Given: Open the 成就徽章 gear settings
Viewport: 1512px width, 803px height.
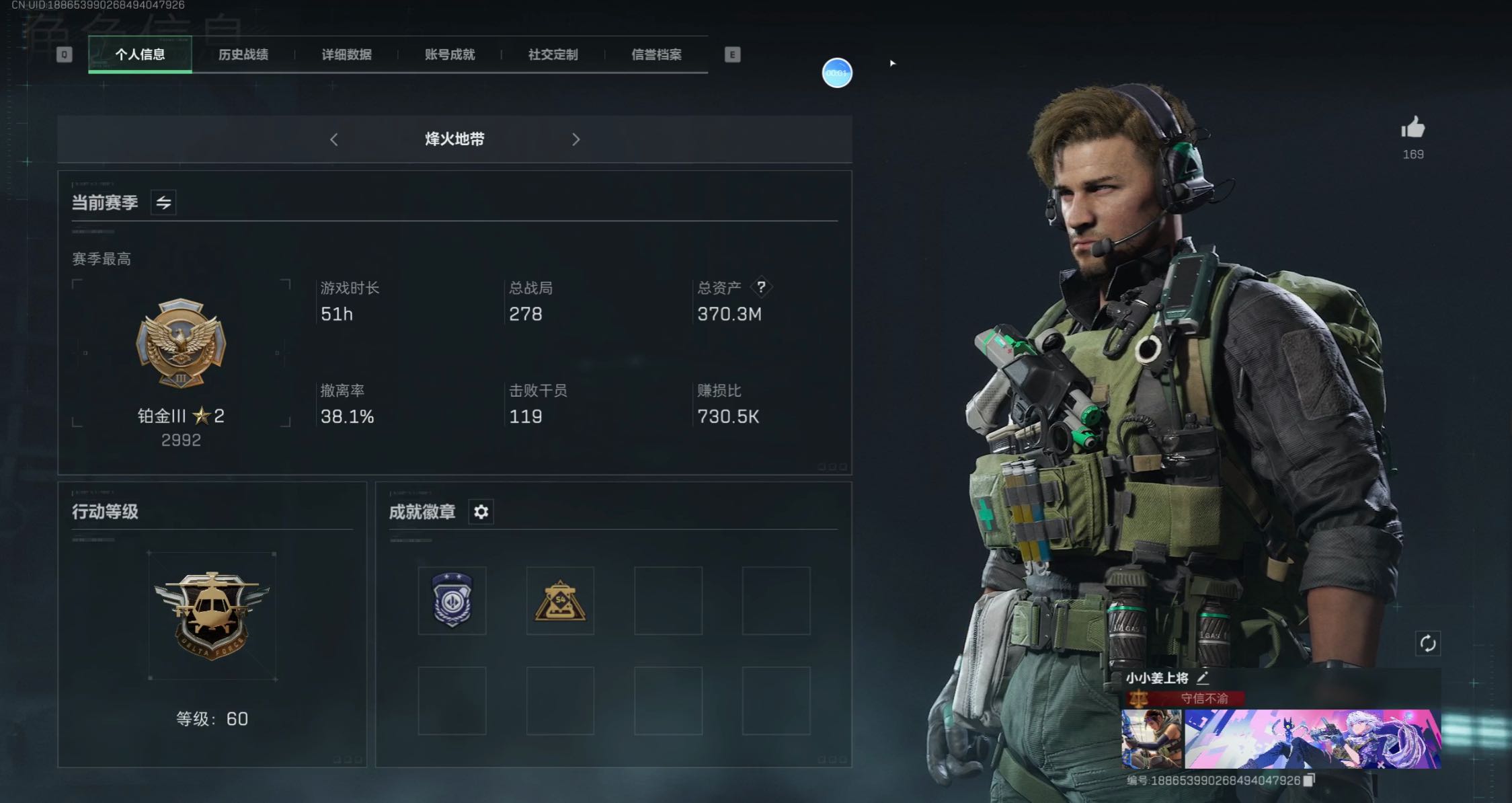Looking at the screenshot, I should coord(481,512).
